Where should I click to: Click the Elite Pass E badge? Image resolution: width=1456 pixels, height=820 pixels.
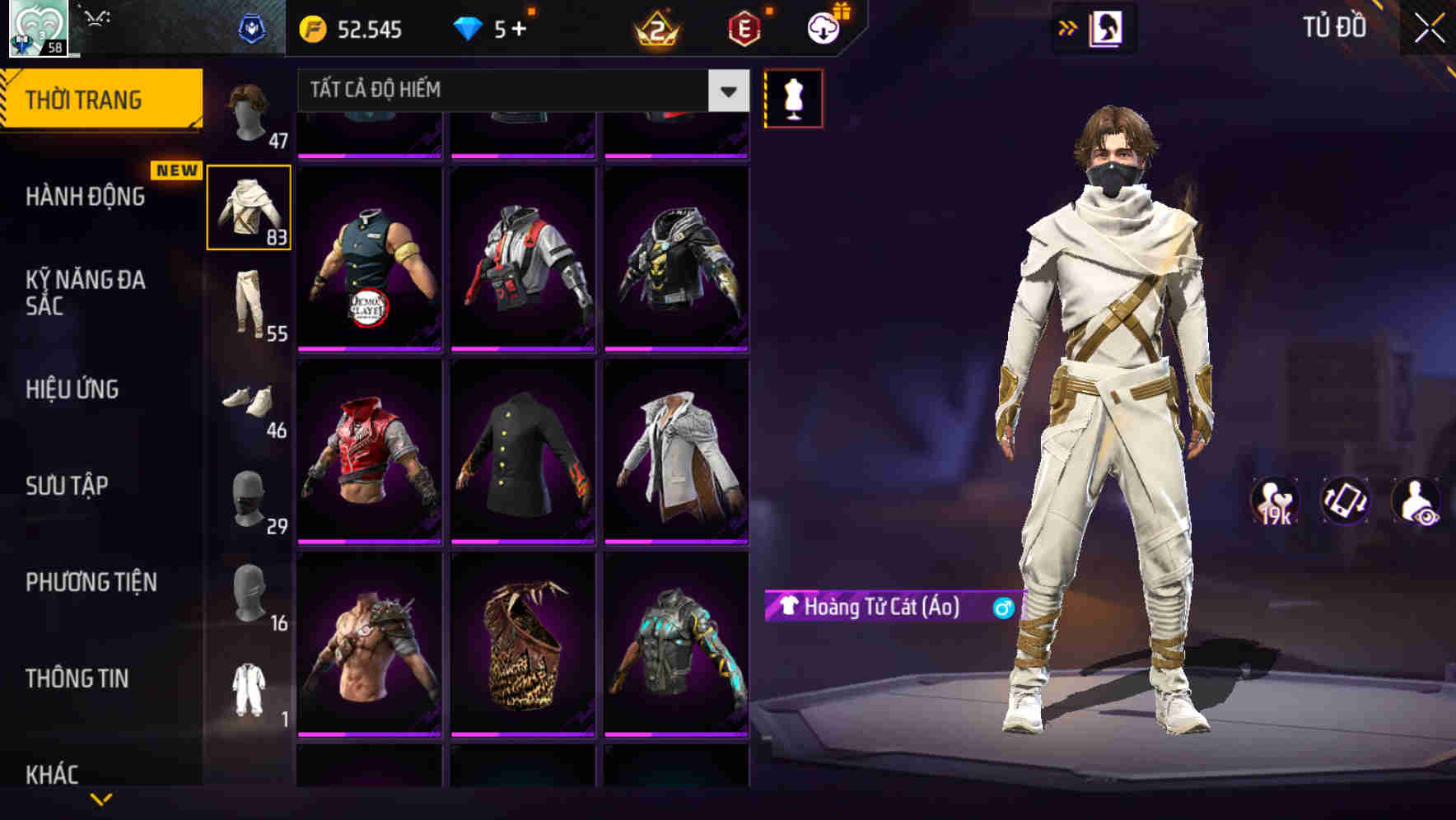point(745,30)
